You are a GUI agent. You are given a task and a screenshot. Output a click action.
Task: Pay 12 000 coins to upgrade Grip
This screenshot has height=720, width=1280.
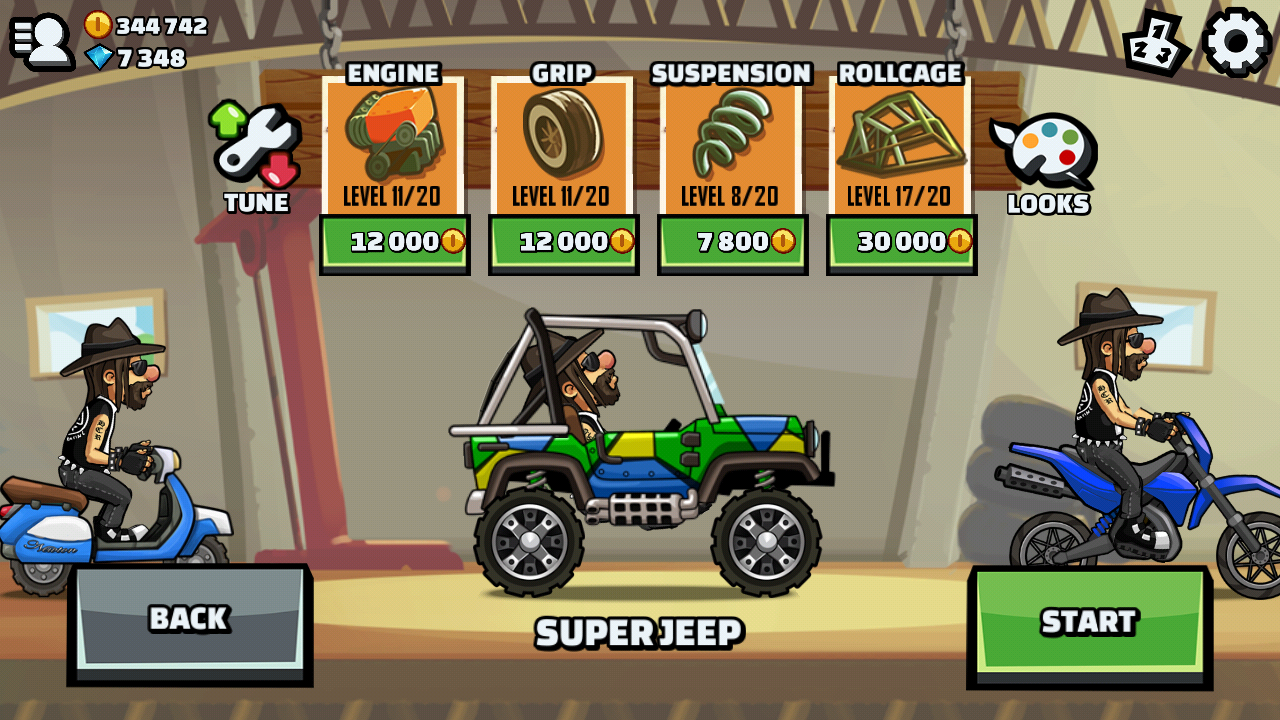point(563,241)
